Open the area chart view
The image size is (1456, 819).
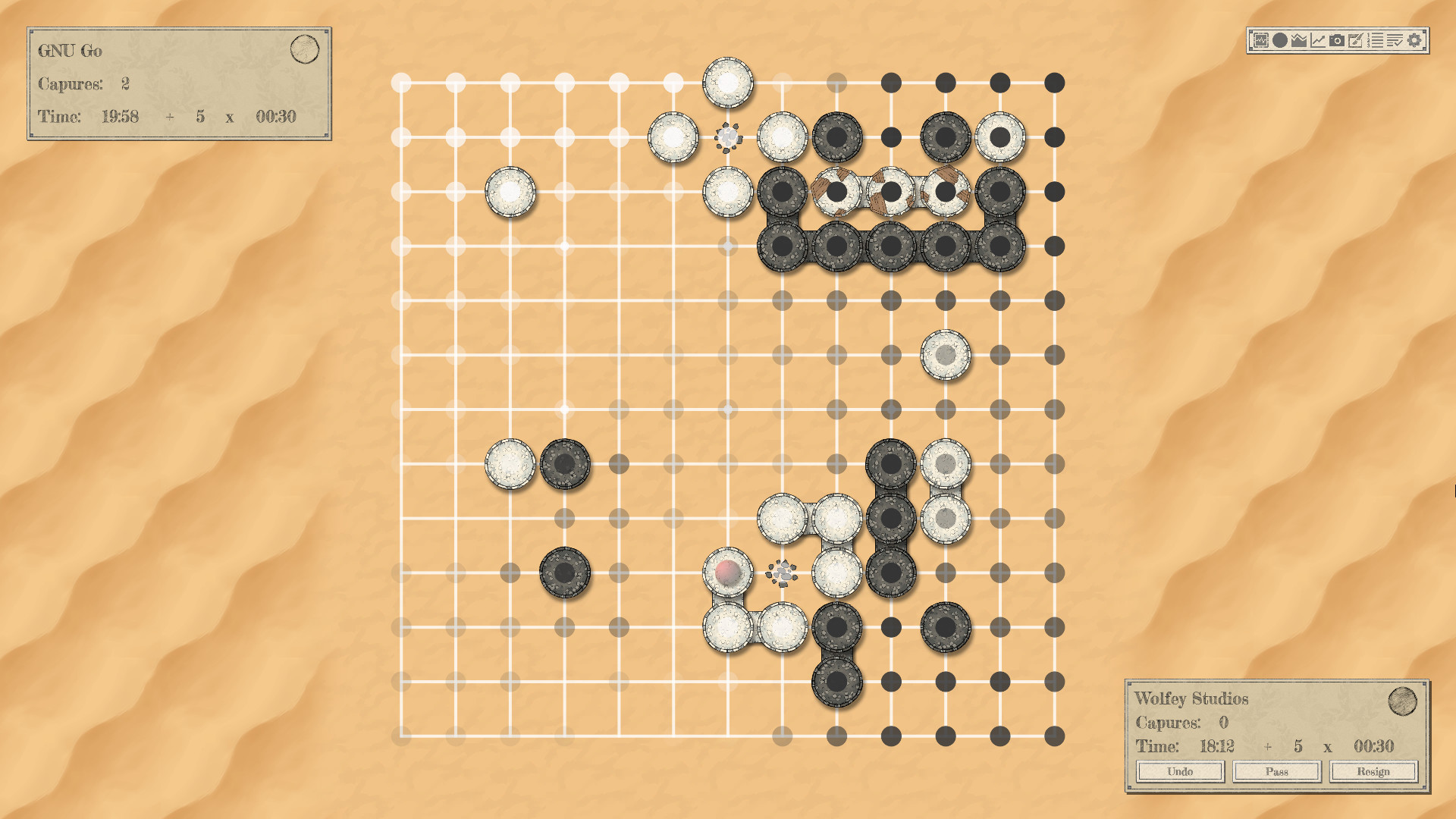click(x=1298, y=40)
